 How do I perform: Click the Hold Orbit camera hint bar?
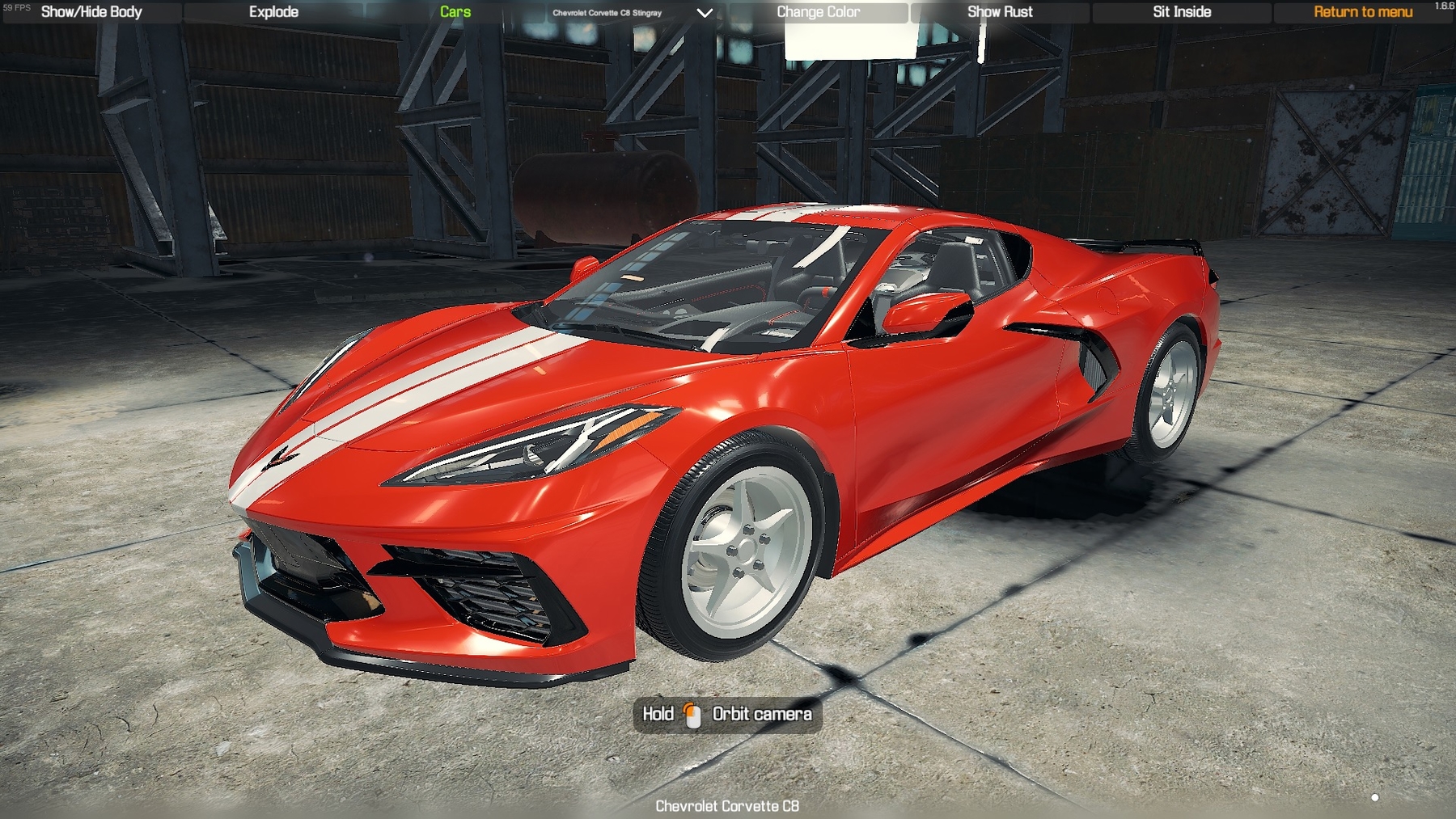click(x=726, y=714)
